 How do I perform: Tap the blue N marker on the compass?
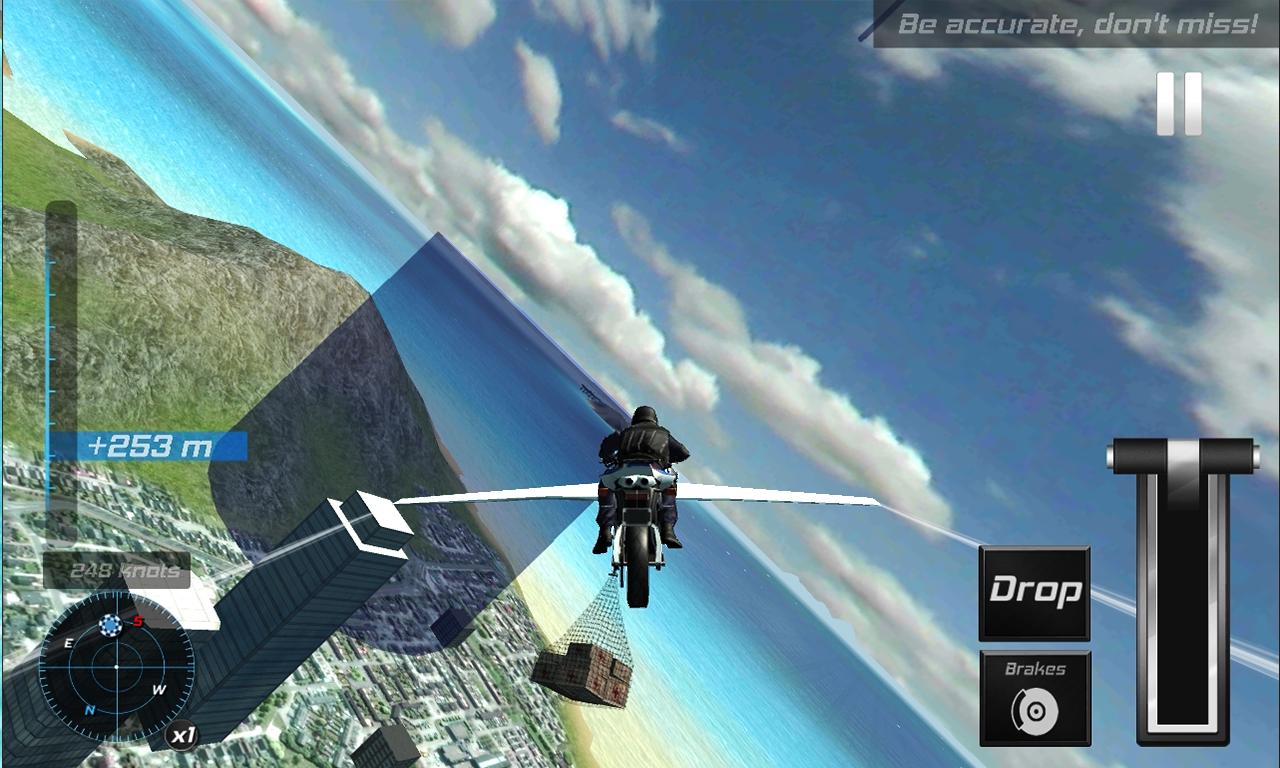click(x=89, y=710)
